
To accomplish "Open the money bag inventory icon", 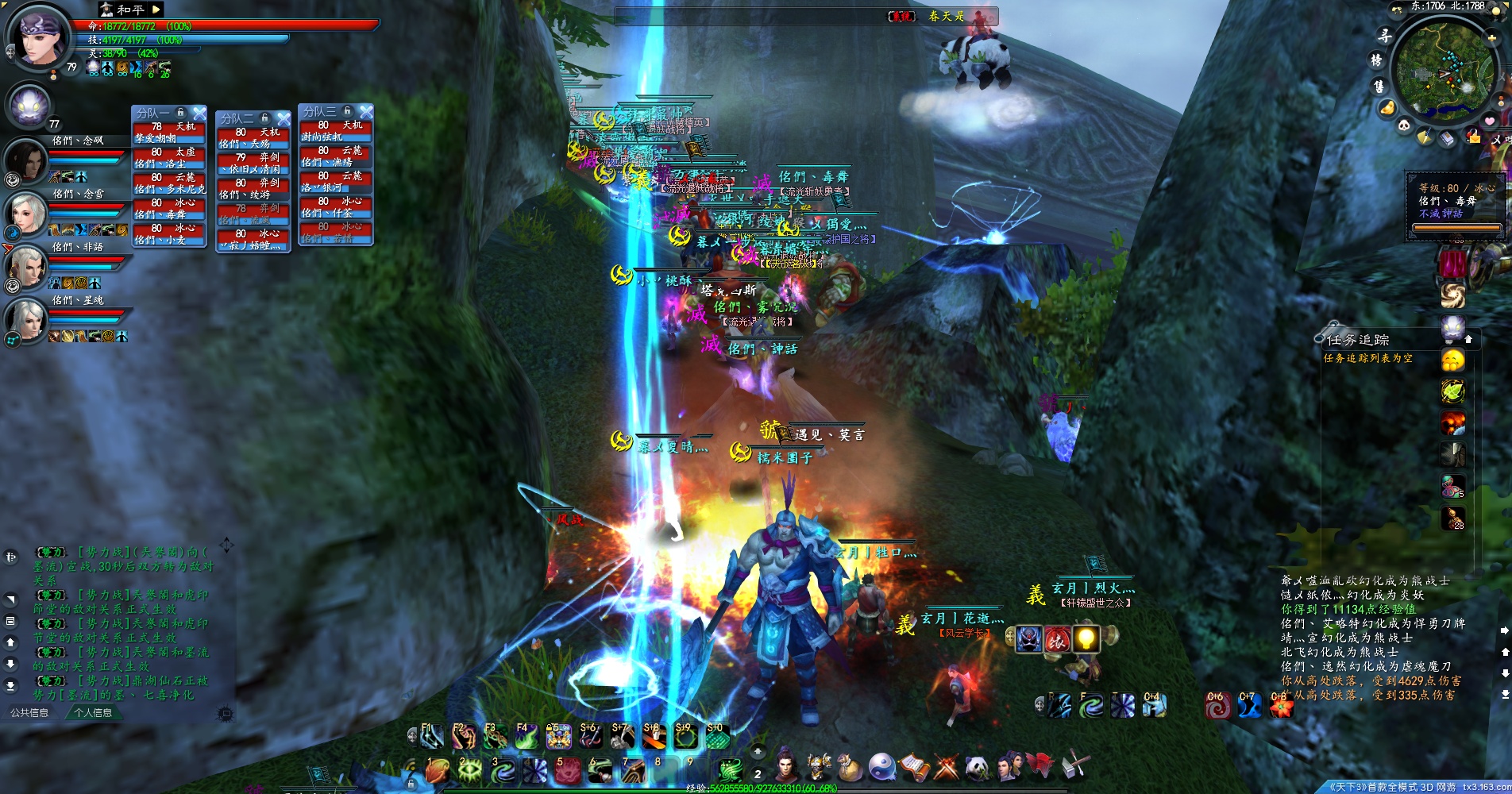I will pos(849,768).
